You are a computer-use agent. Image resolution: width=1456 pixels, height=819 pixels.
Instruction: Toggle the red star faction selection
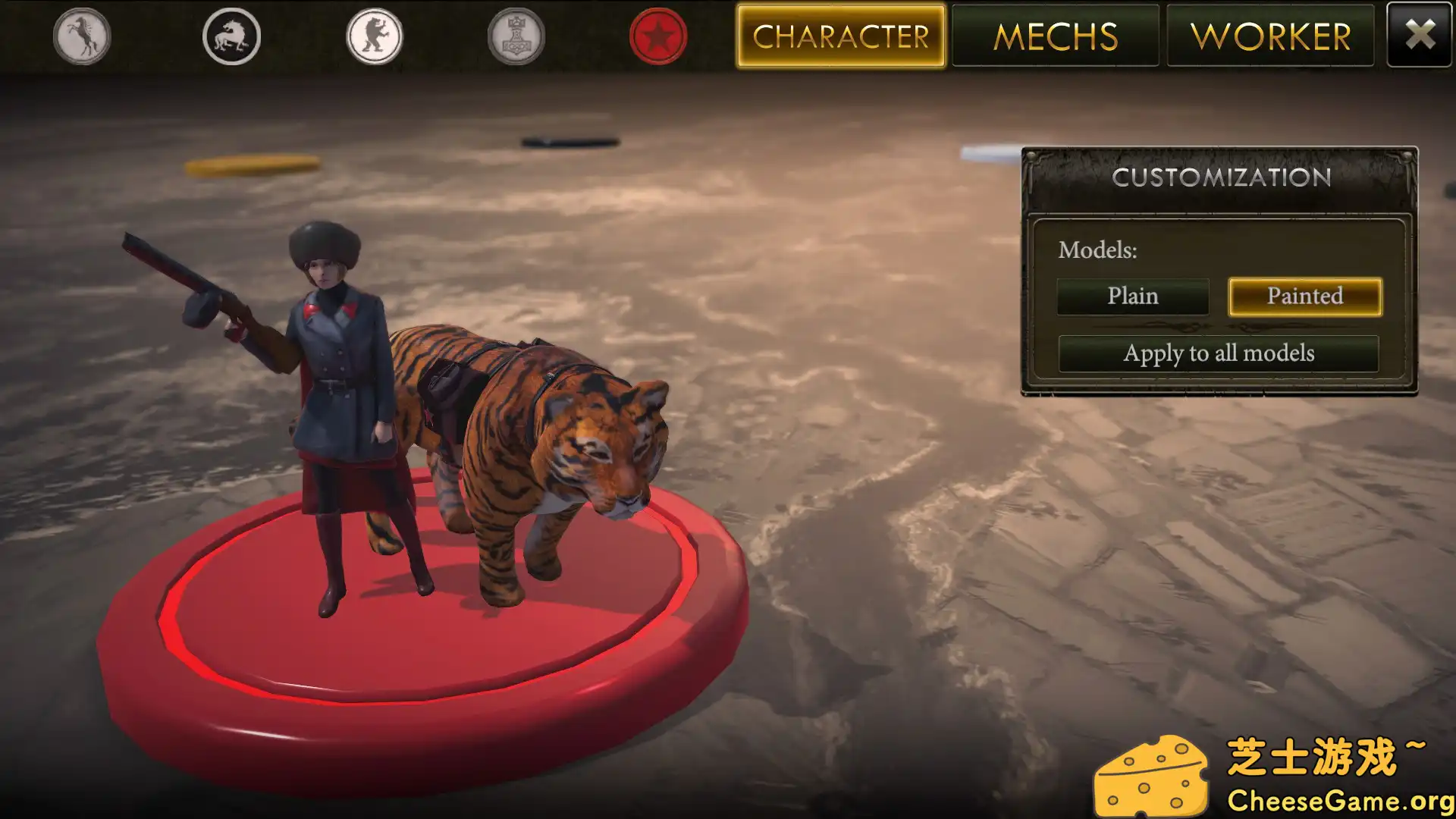[658, 36]
